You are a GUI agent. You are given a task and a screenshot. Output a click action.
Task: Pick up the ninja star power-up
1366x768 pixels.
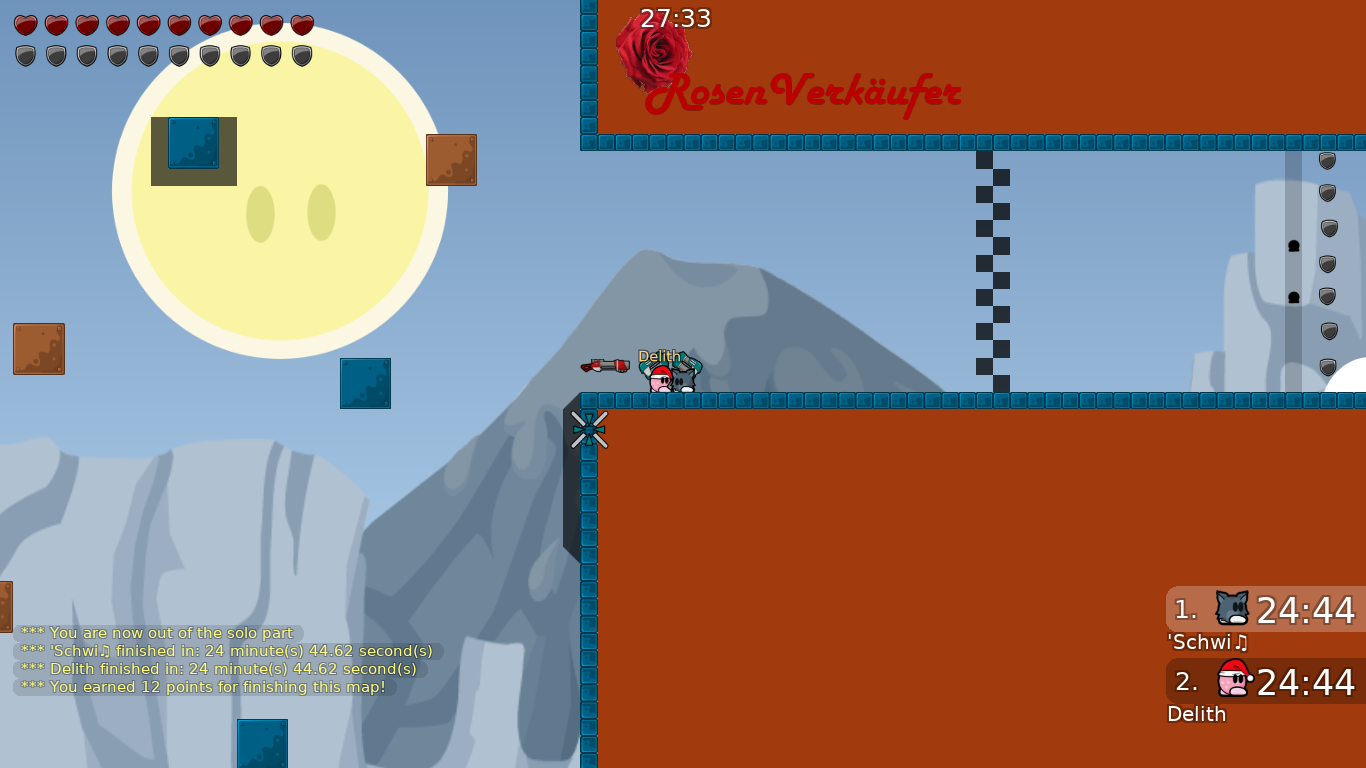click(x=589, y=428)
